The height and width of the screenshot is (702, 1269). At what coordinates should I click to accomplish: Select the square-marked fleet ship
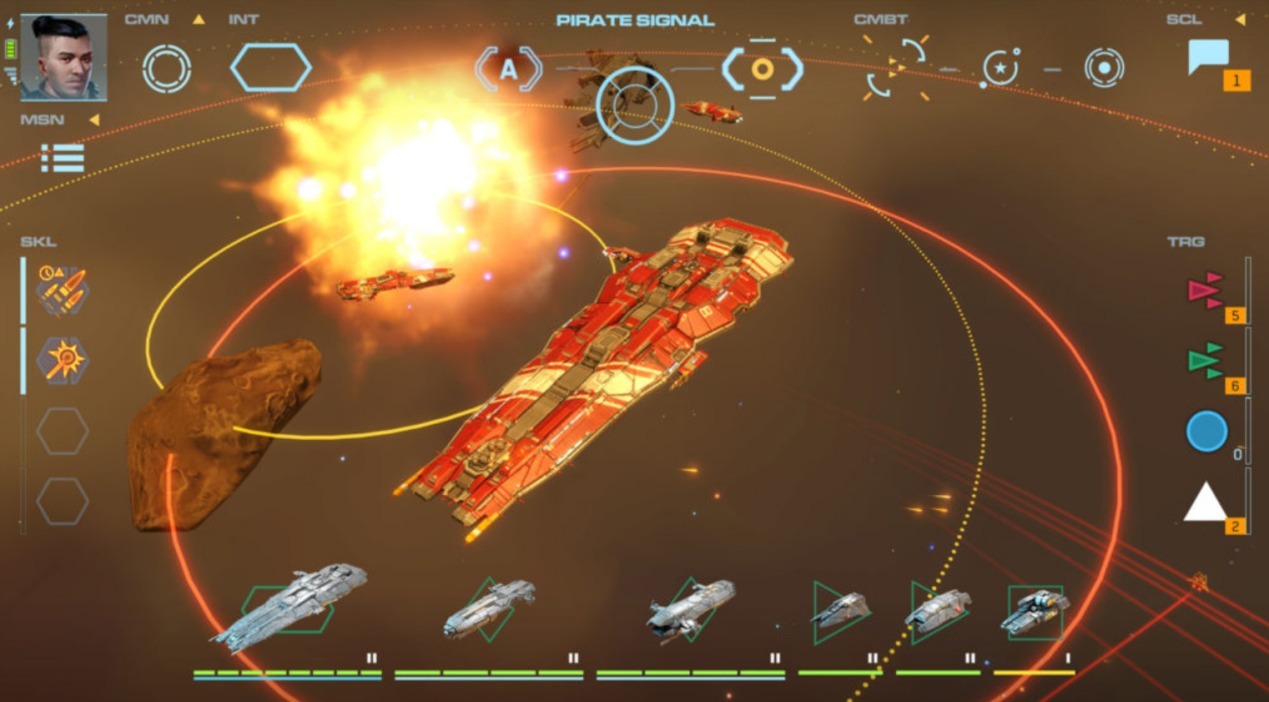(1035, 611)
